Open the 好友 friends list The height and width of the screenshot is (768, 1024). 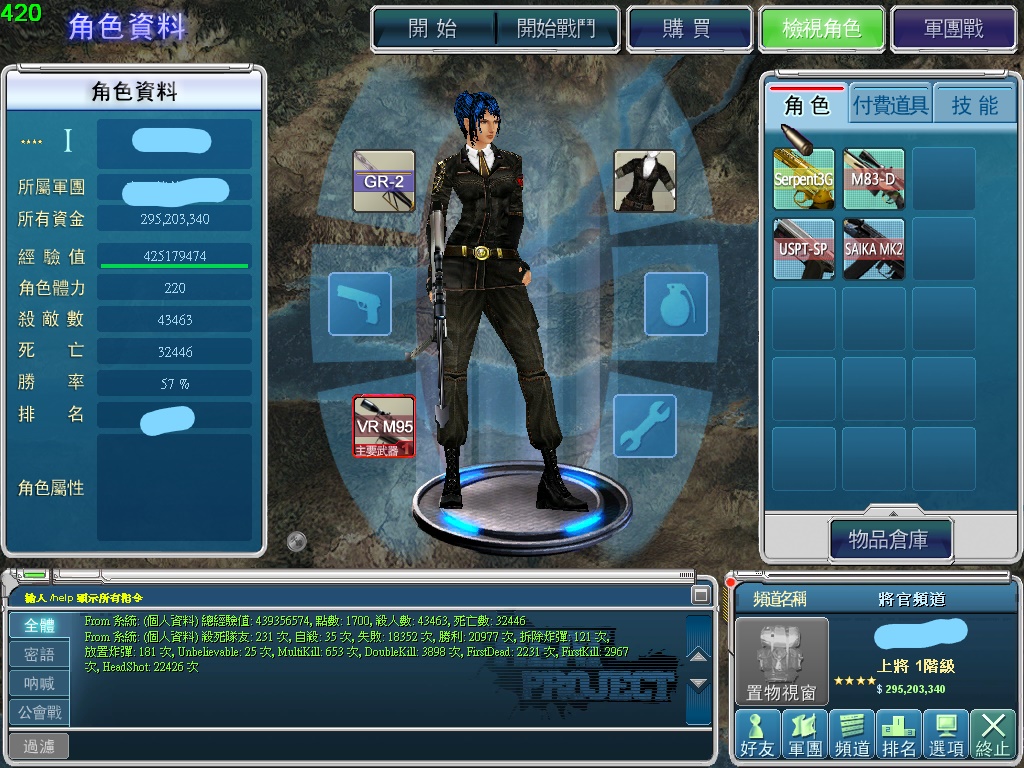(x=756, y=734)
